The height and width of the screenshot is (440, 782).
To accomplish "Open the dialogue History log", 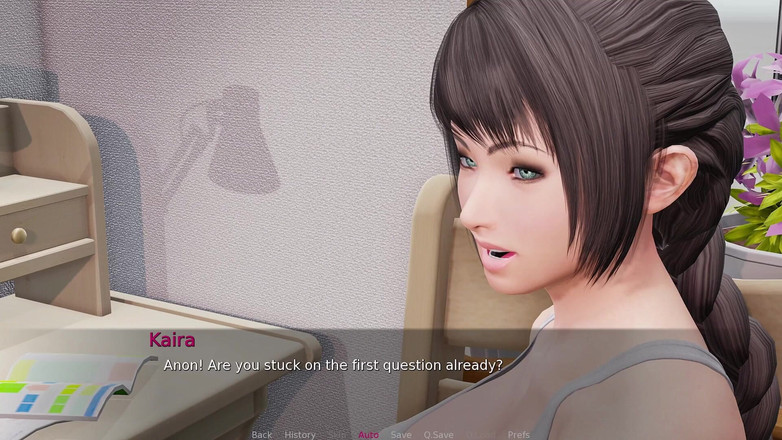I will 300,435.
